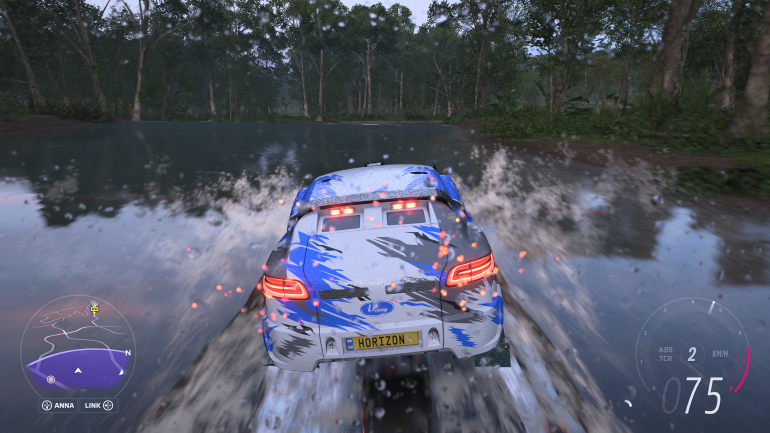Screen dimensions: 770x433
Task: Activate the ANNA assistant button
Action: pos(59,405)
